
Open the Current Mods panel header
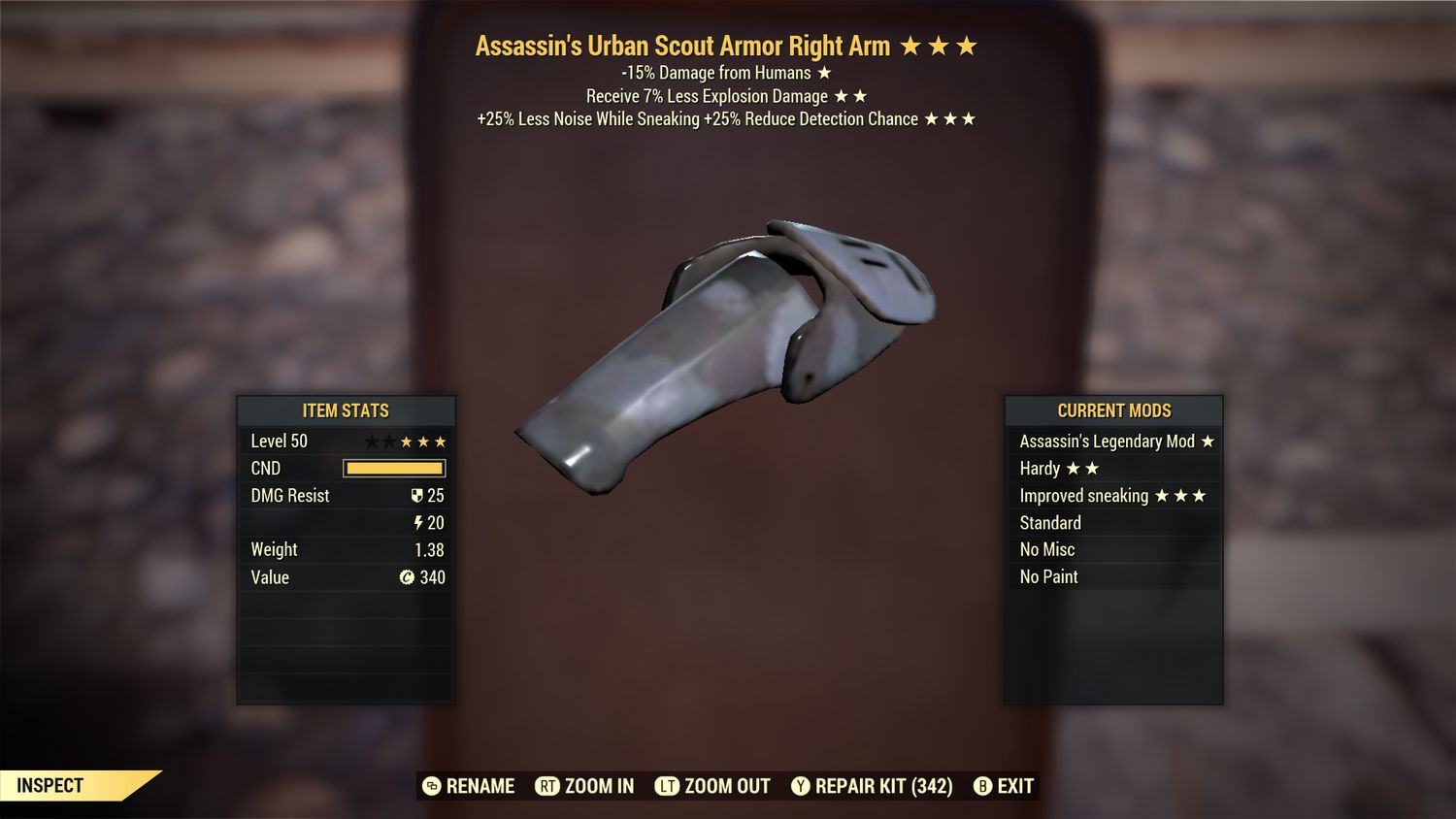click(1113, 410)
